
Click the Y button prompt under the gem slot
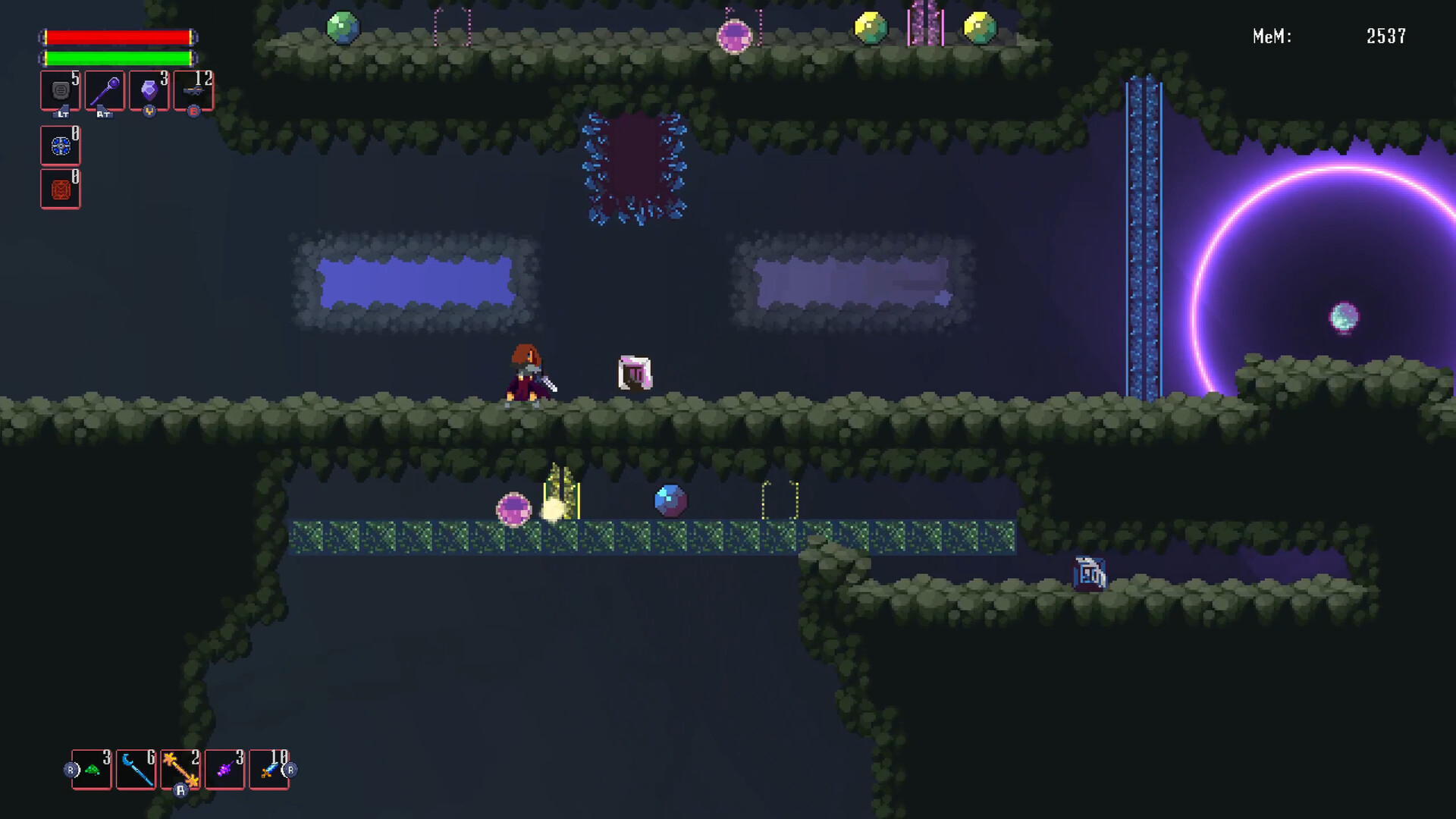[149, 112]
